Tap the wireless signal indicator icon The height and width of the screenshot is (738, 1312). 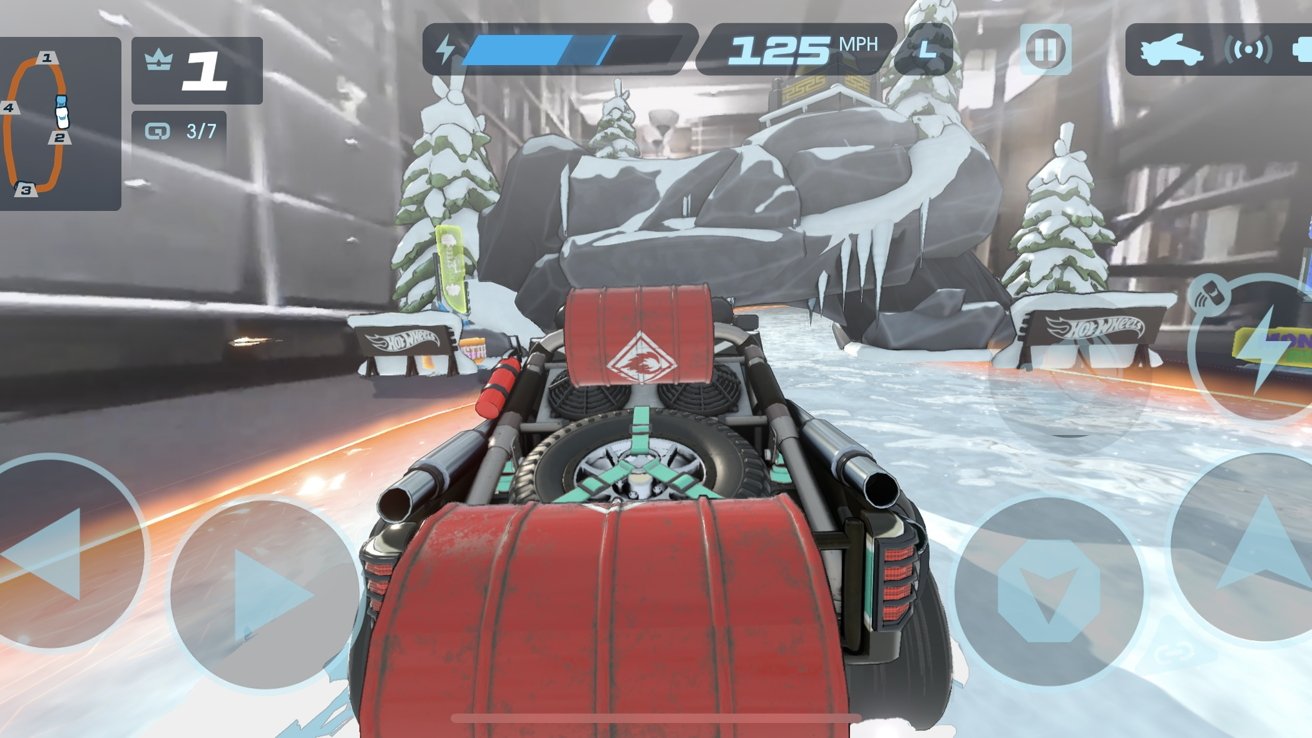(x=1247, y=50)
